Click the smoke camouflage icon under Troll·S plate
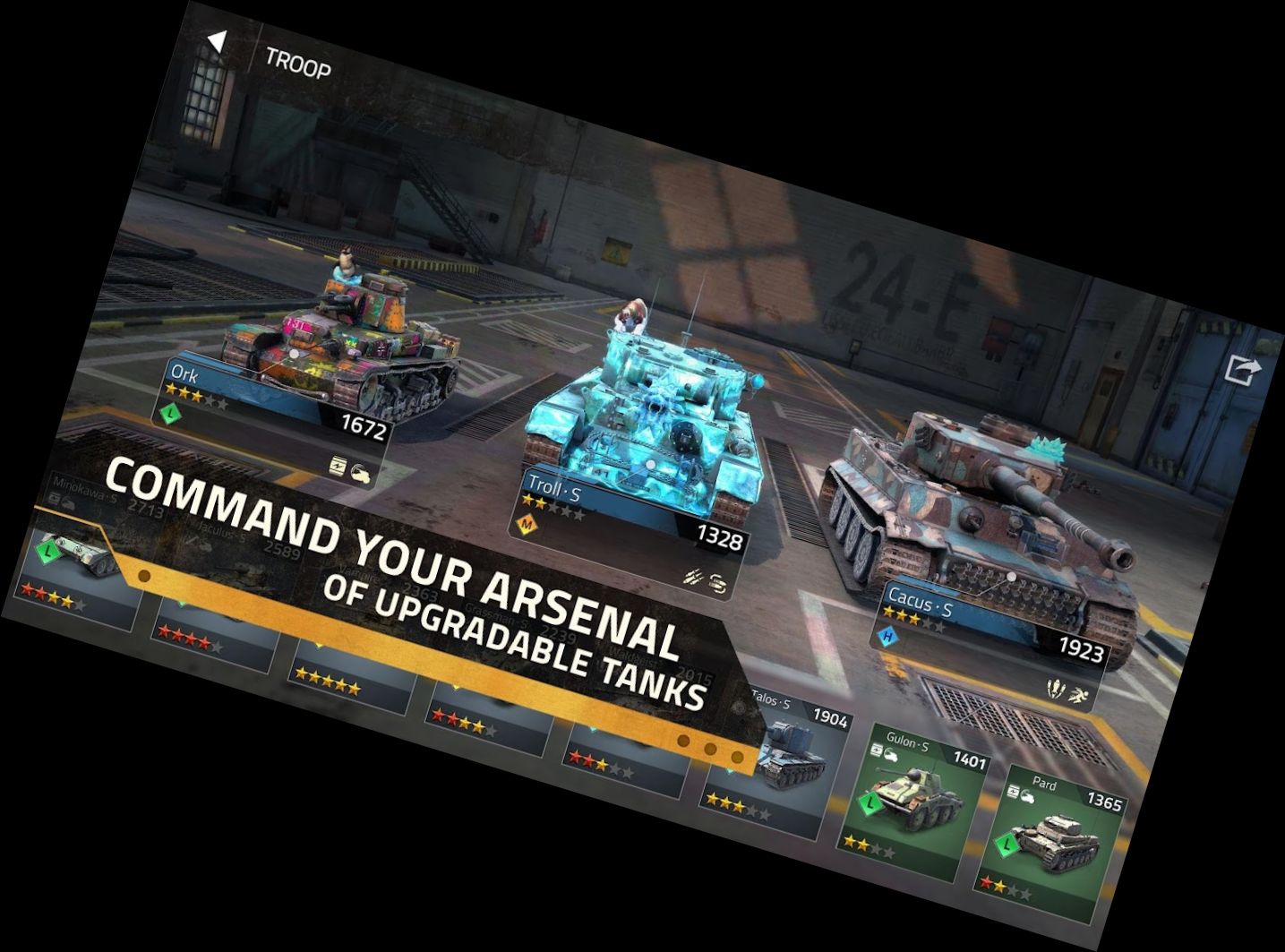This screenshot has height=952, width=1285. (717, 583)
